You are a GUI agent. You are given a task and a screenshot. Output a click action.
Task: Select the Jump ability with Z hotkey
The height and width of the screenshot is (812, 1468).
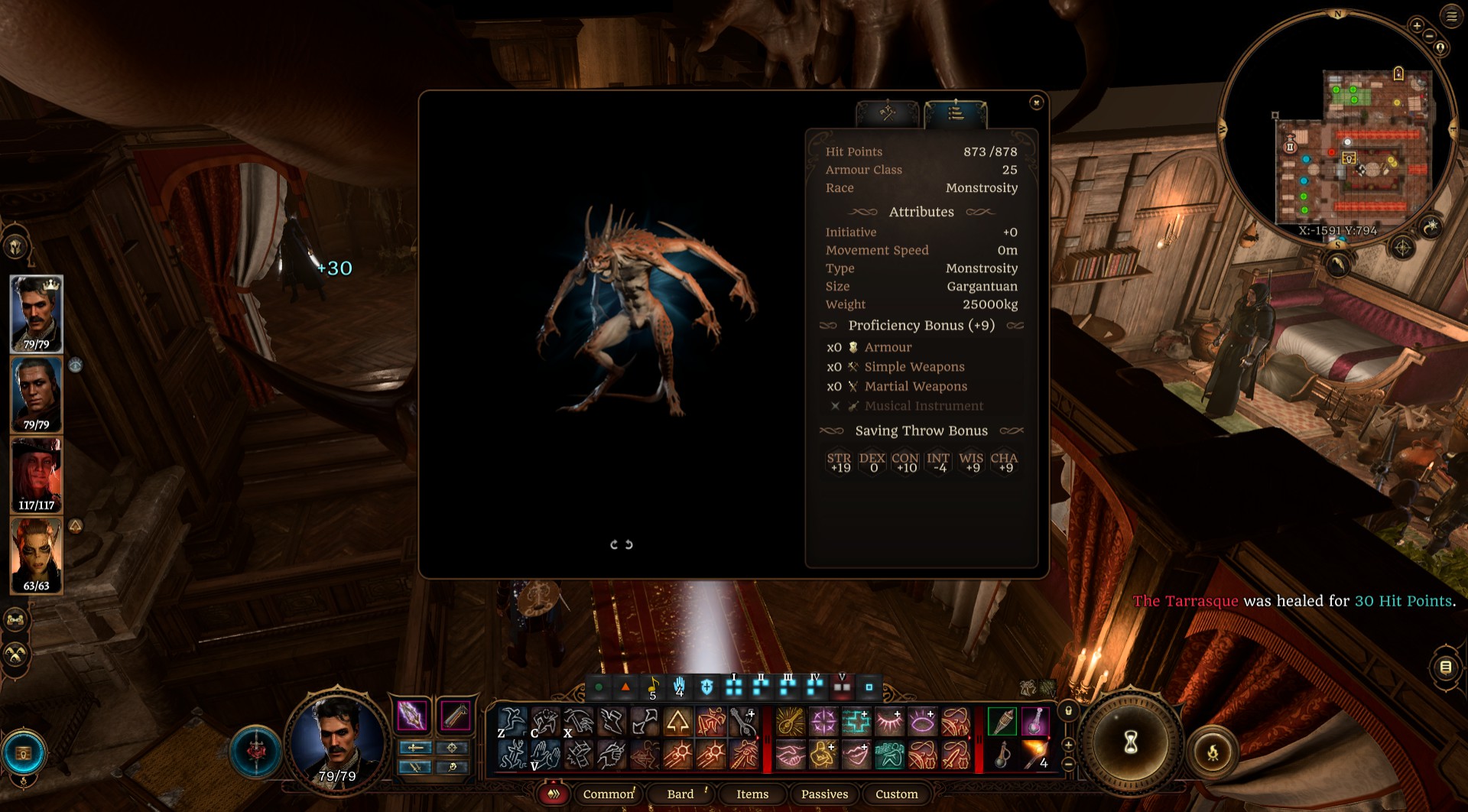tap(512, 722)
